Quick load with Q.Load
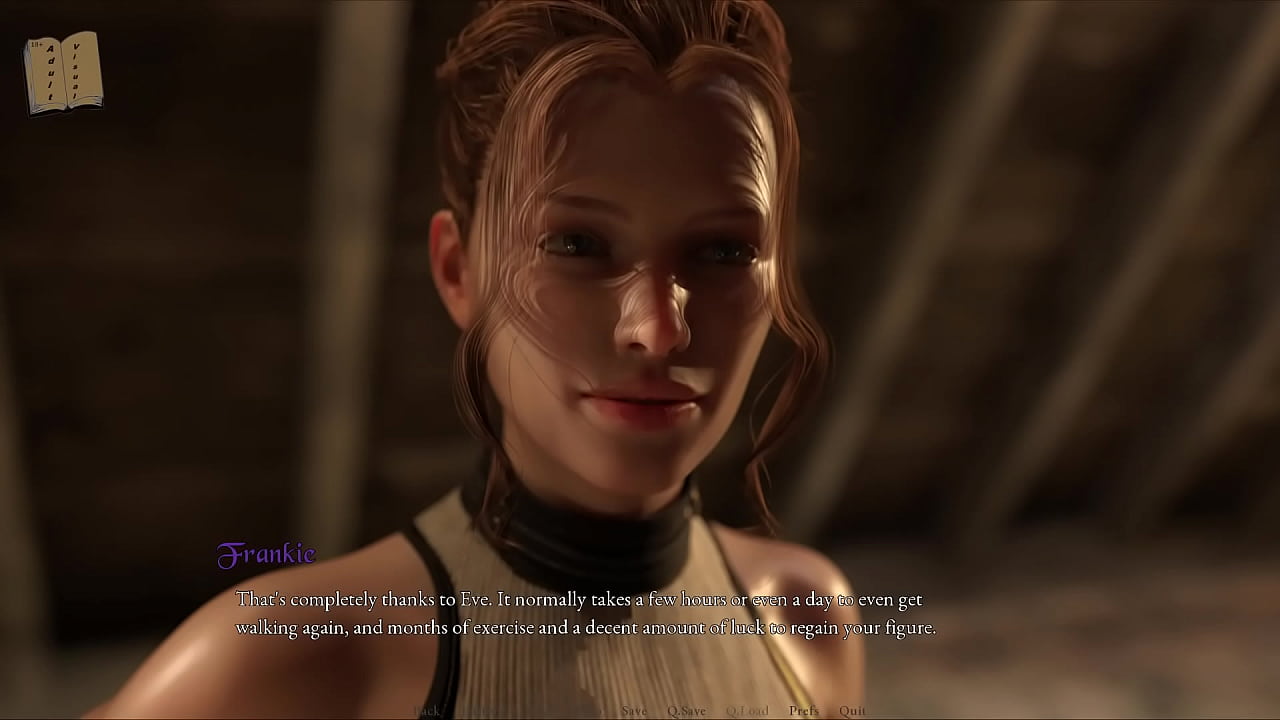This screenshot has height=720, width=1280. click(747, 711)
